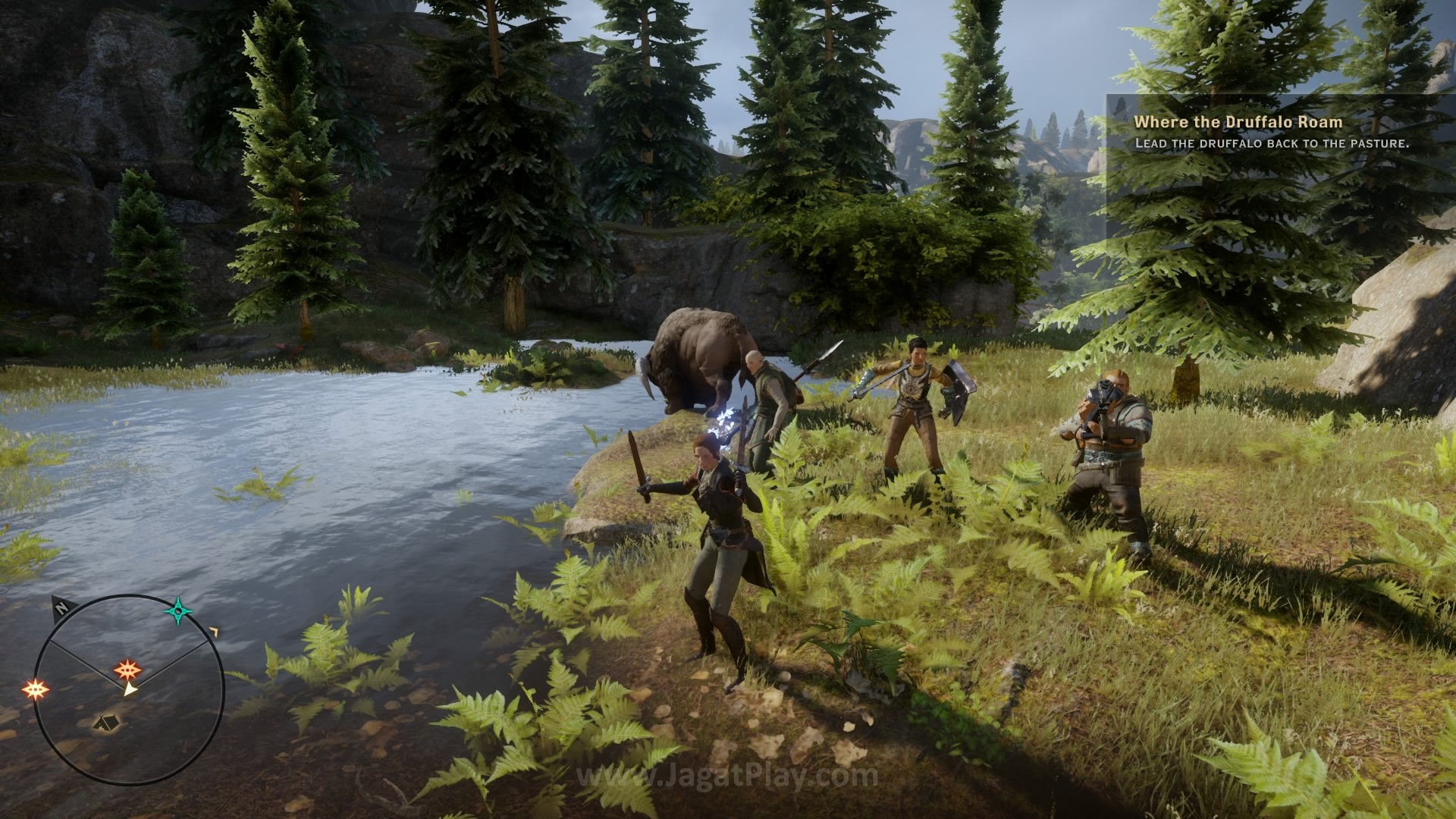1456x819 pixels.
Task: Select the teal objective marker on the radar
Action: tap(178, 610)
